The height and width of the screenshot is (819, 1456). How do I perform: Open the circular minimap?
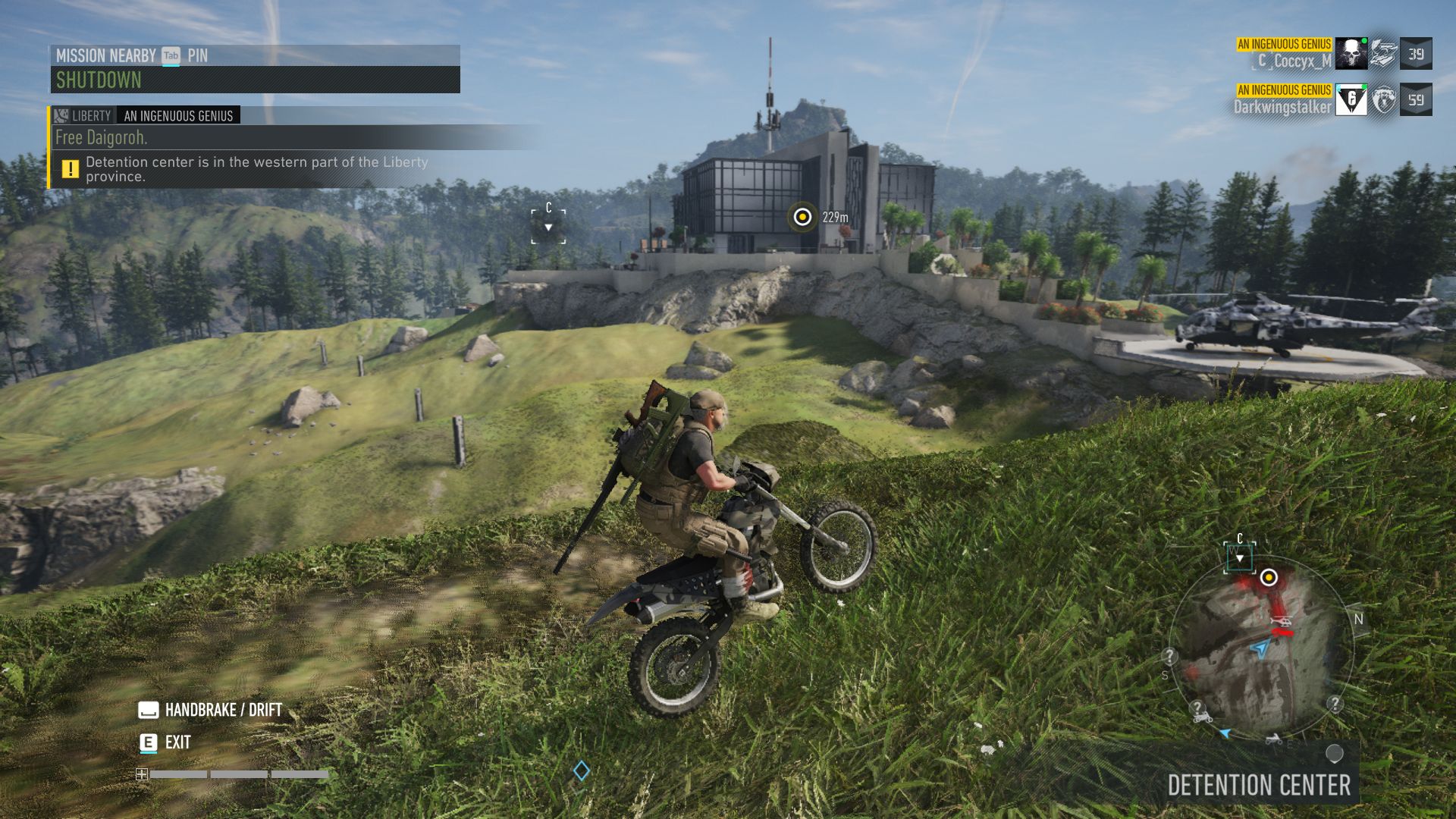(x=1261, y=648)
